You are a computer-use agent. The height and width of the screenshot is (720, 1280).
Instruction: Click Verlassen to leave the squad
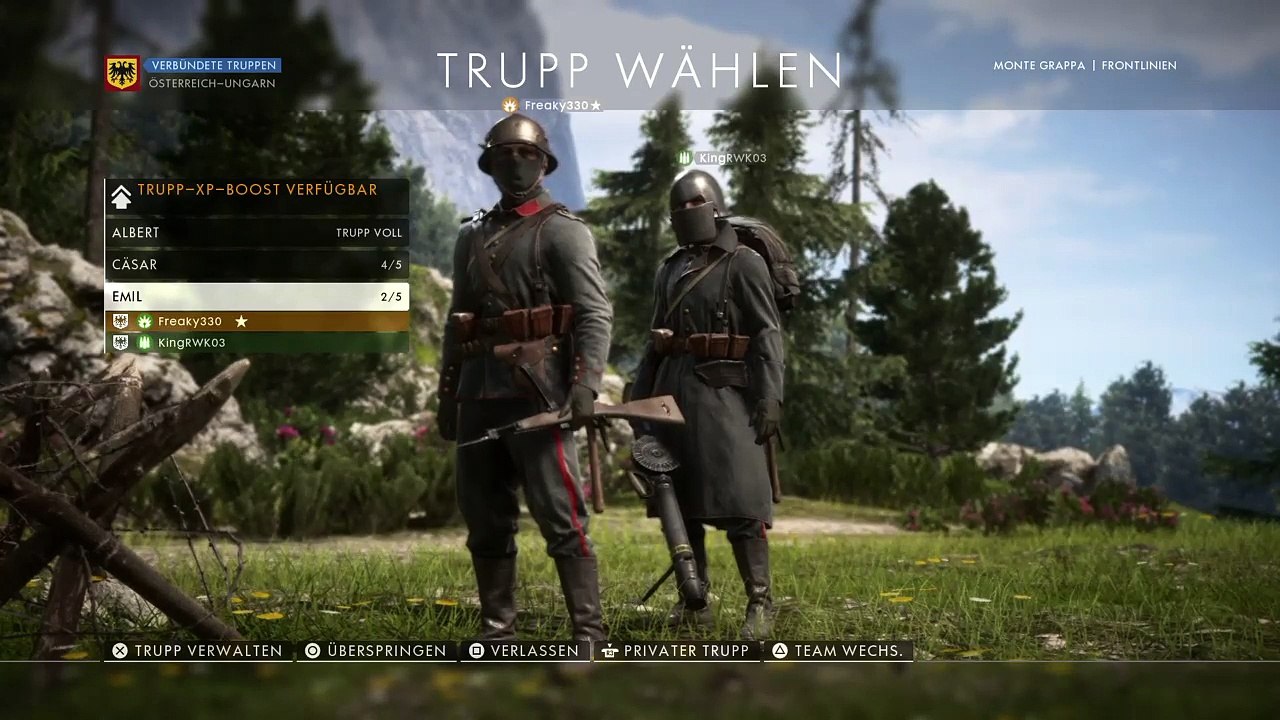(524, 651)
